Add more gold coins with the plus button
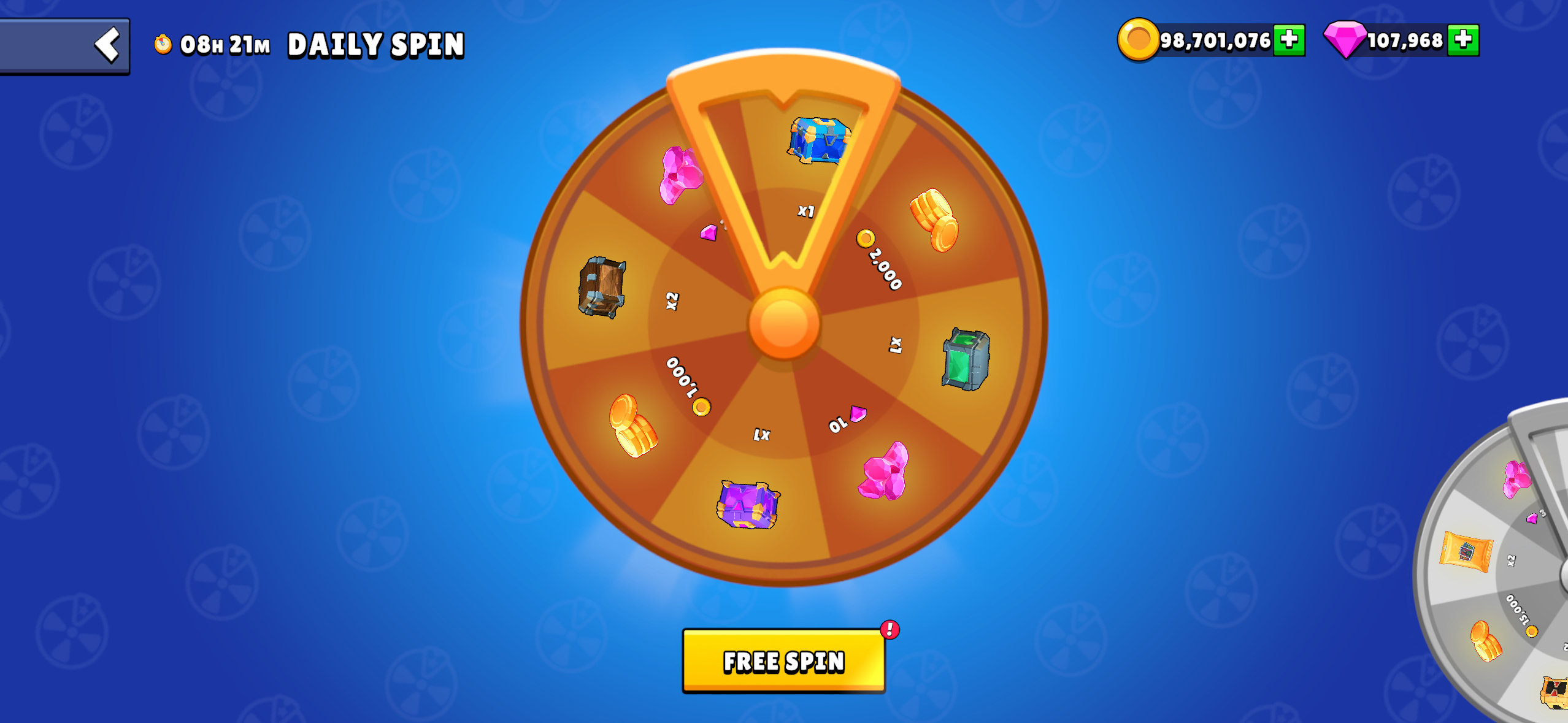 click(x=1289, y=40)
